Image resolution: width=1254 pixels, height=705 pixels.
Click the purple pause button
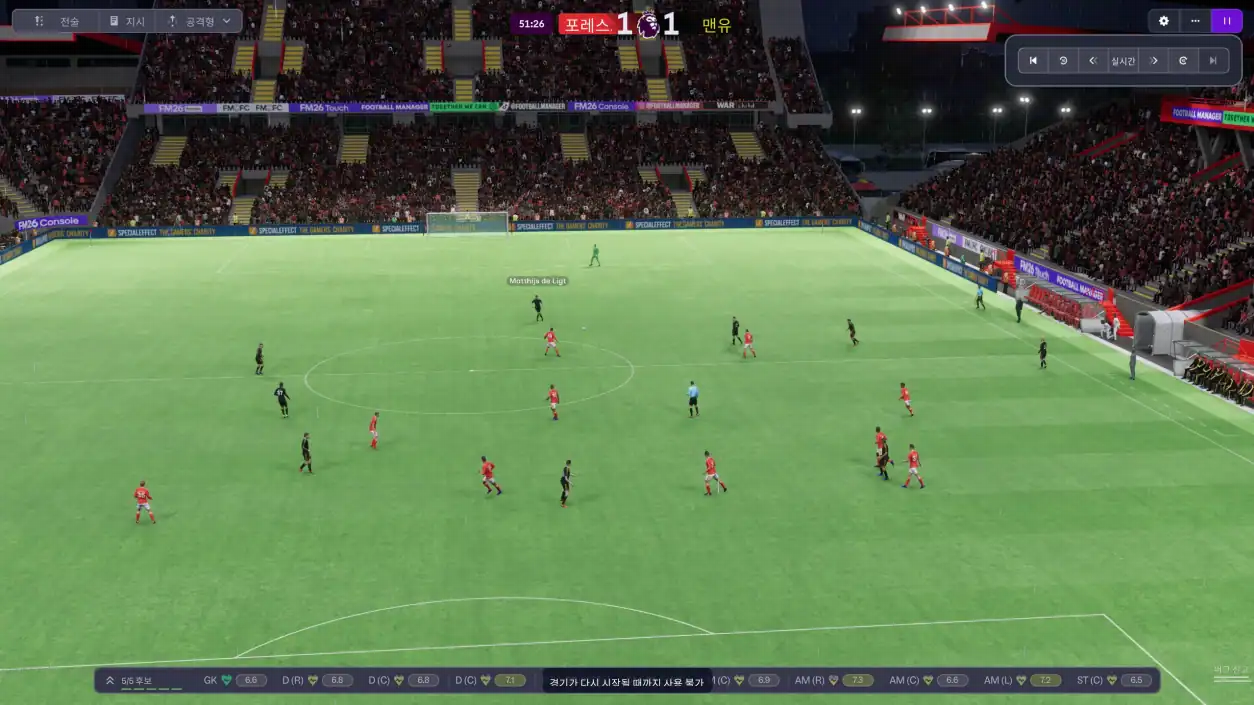1226,21
